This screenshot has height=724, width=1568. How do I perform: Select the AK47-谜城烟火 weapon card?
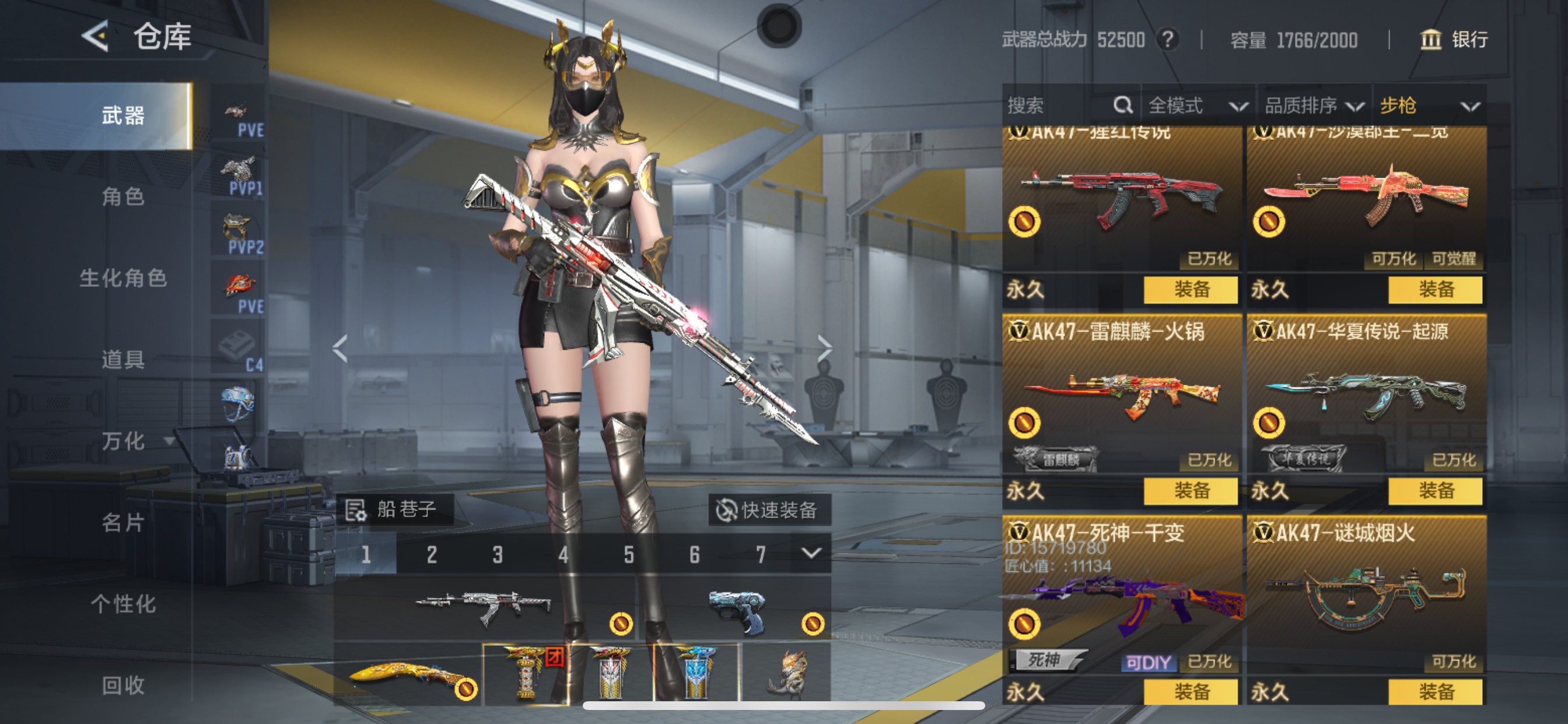pyautogui.click(x=1366, y=596)
